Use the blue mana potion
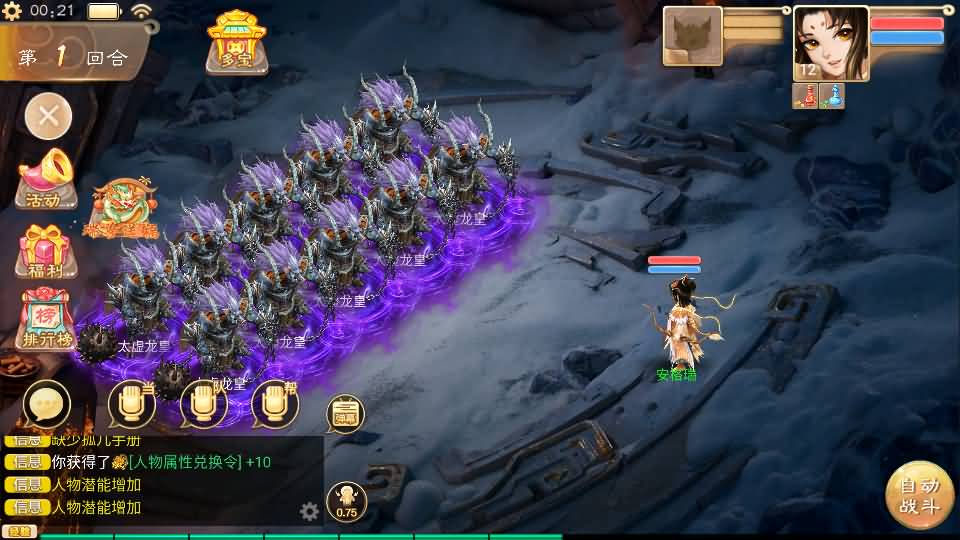 (x=832, y=96)
